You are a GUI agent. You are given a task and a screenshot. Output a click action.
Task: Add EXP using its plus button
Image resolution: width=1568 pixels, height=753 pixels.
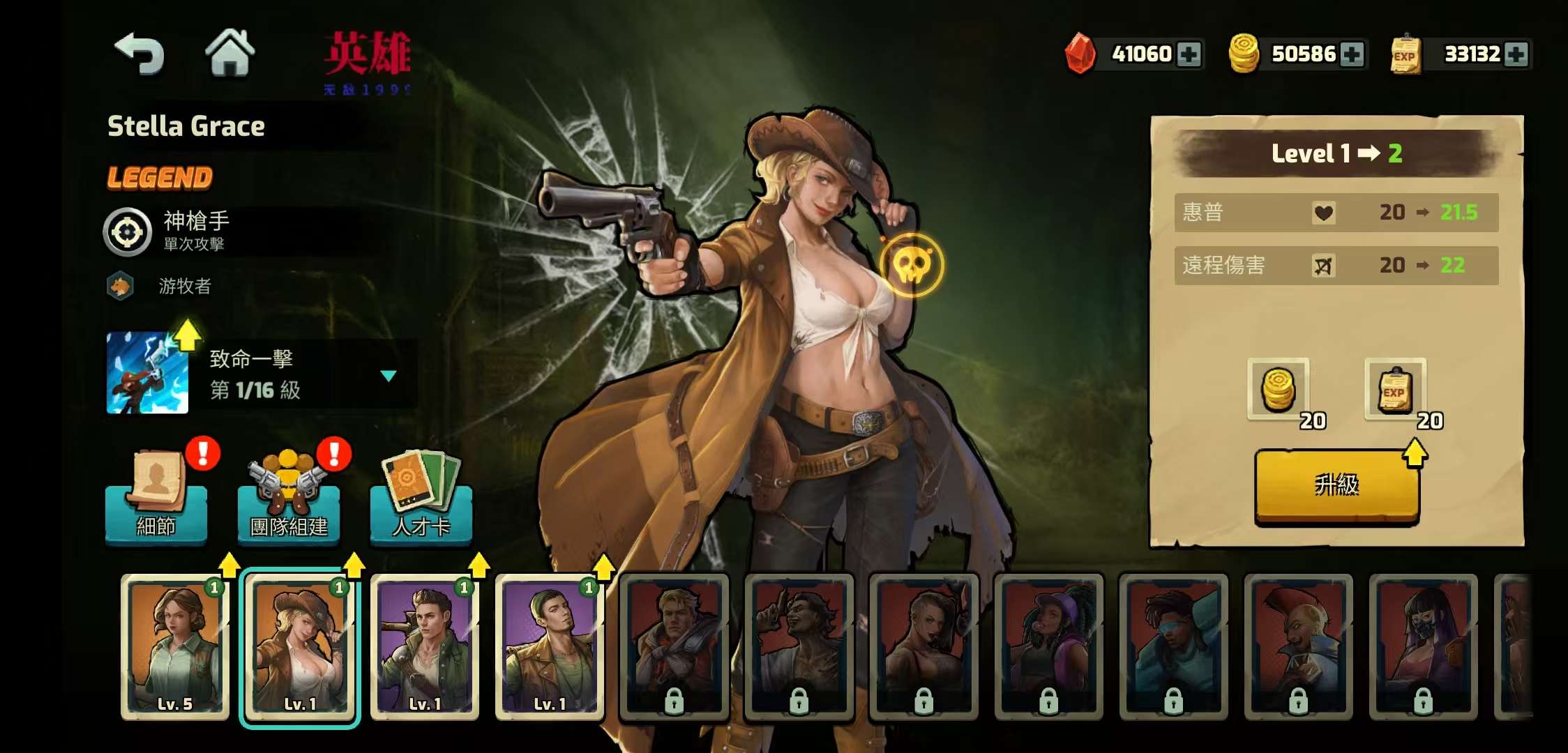1516,54
